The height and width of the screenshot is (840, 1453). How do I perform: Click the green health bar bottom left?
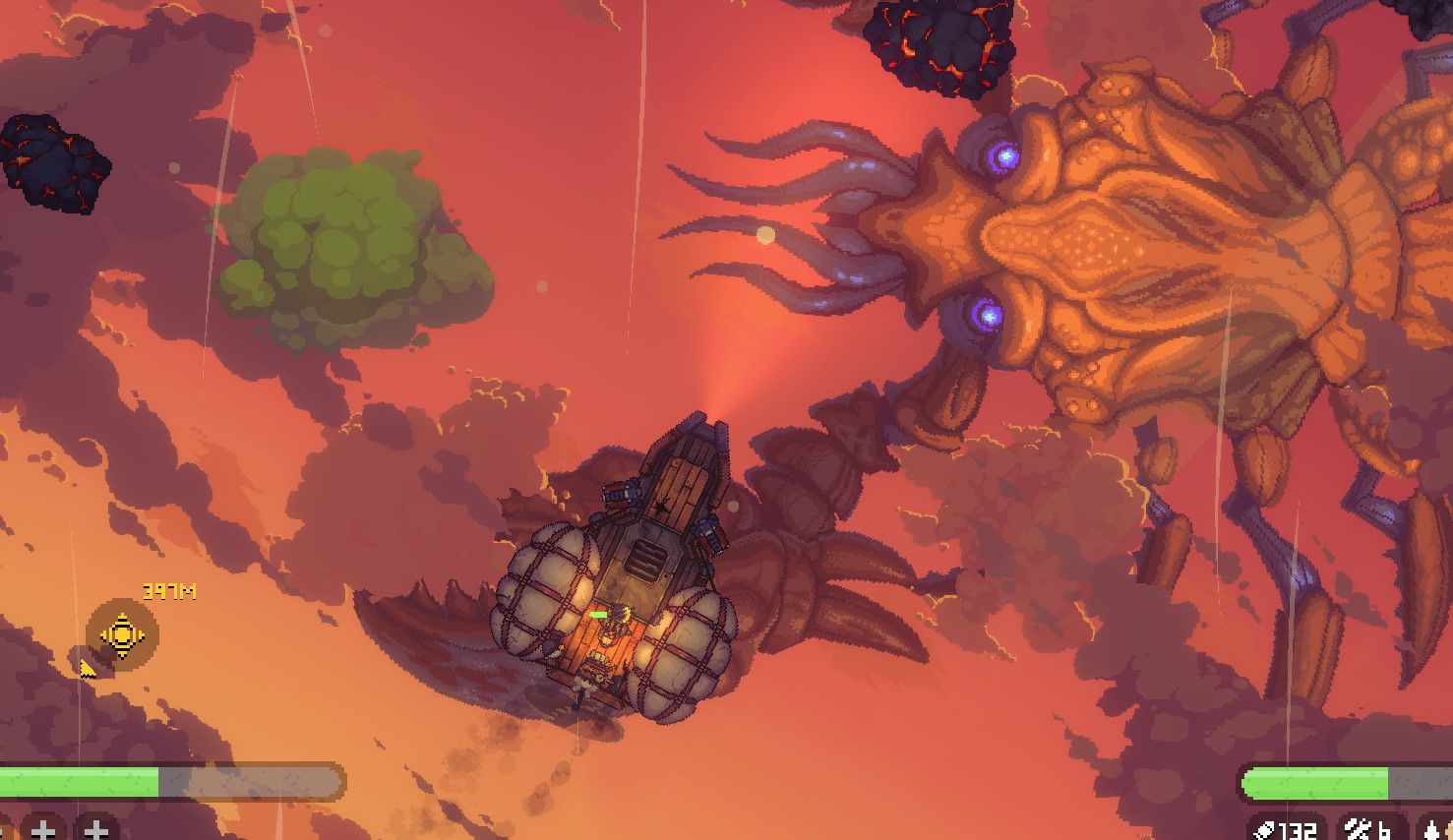[x=79, y=782]
